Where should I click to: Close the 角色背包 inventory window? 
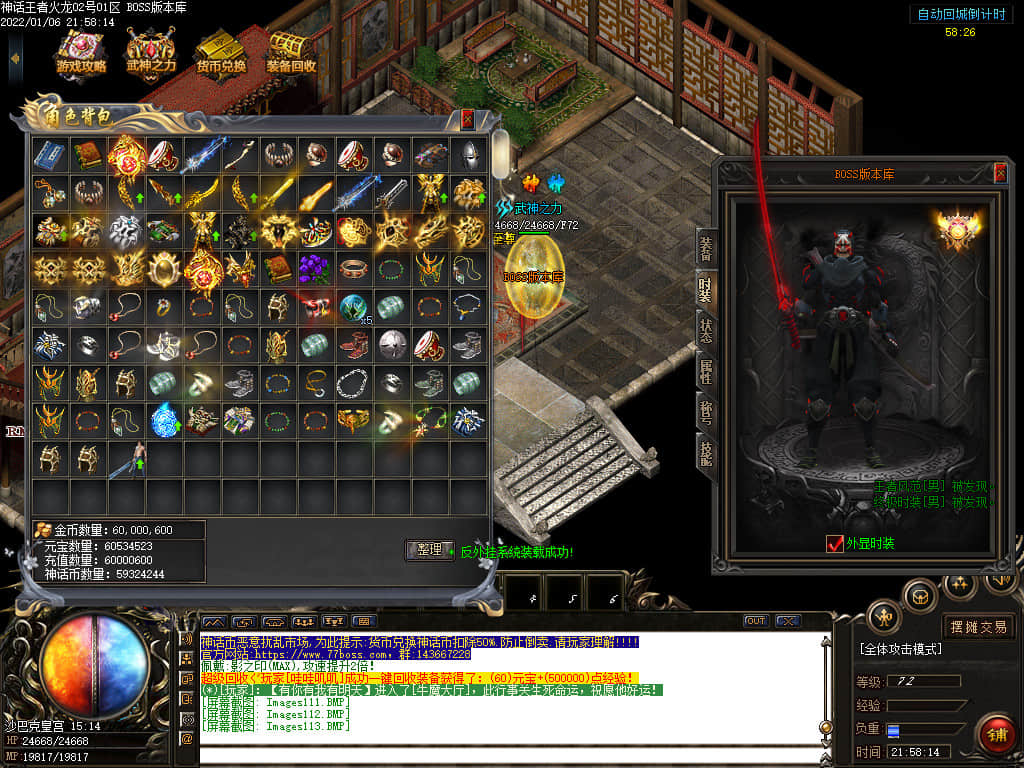tap(467, 119)
